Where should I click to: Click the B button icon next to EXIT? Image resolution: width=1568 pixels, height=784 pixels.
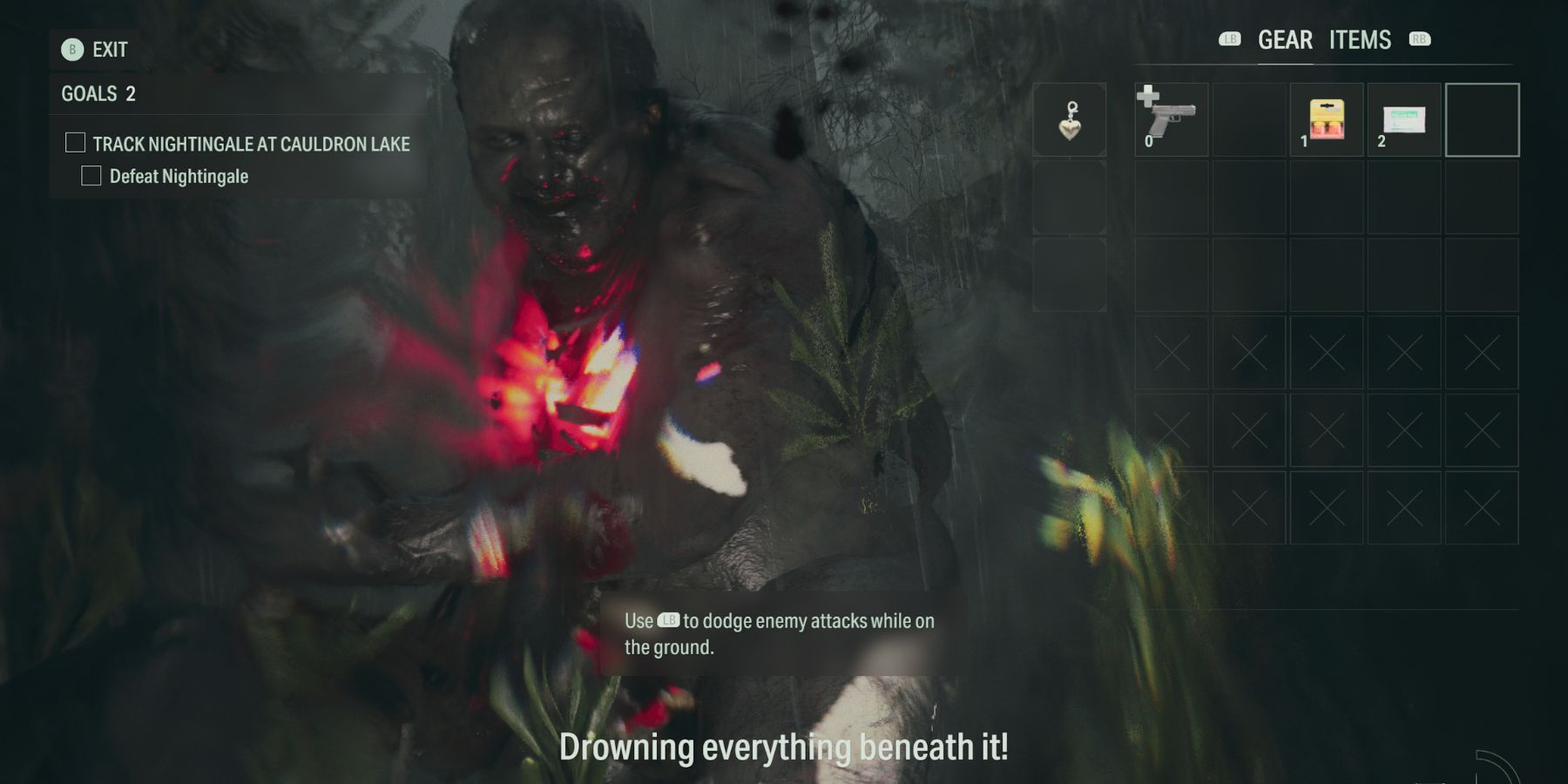(71, 51)
